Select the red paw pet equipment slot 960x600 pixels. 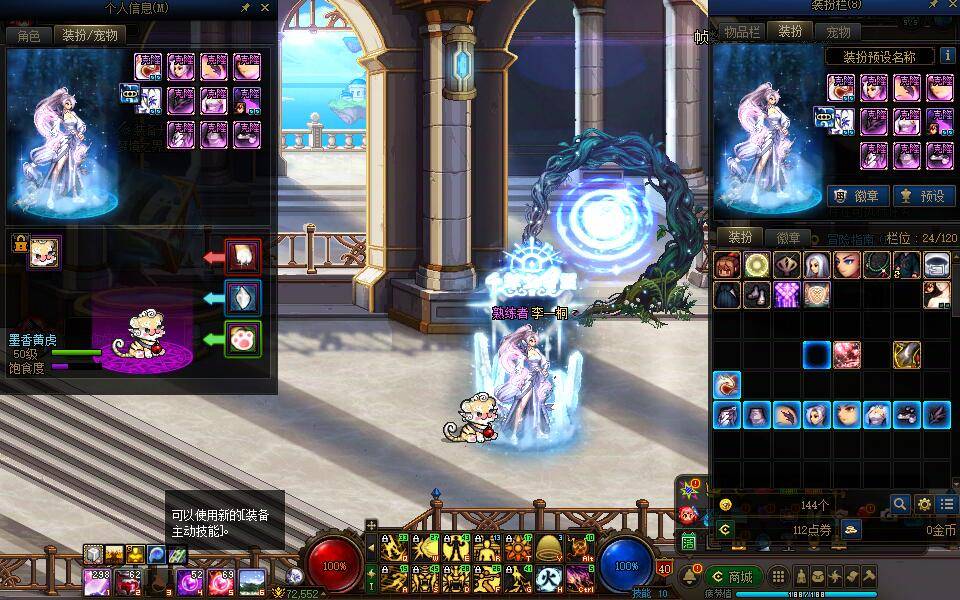[243, 257]
